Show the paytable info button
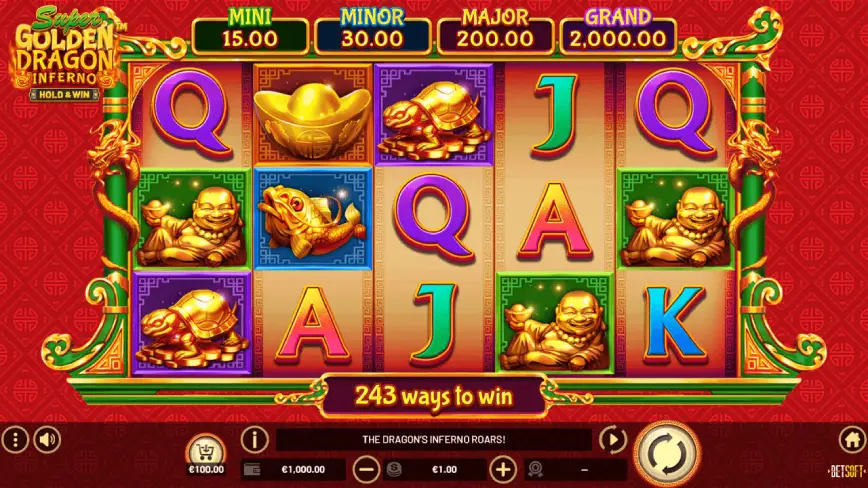The height and width of the screenshot is (488, 868). (255, 439)
